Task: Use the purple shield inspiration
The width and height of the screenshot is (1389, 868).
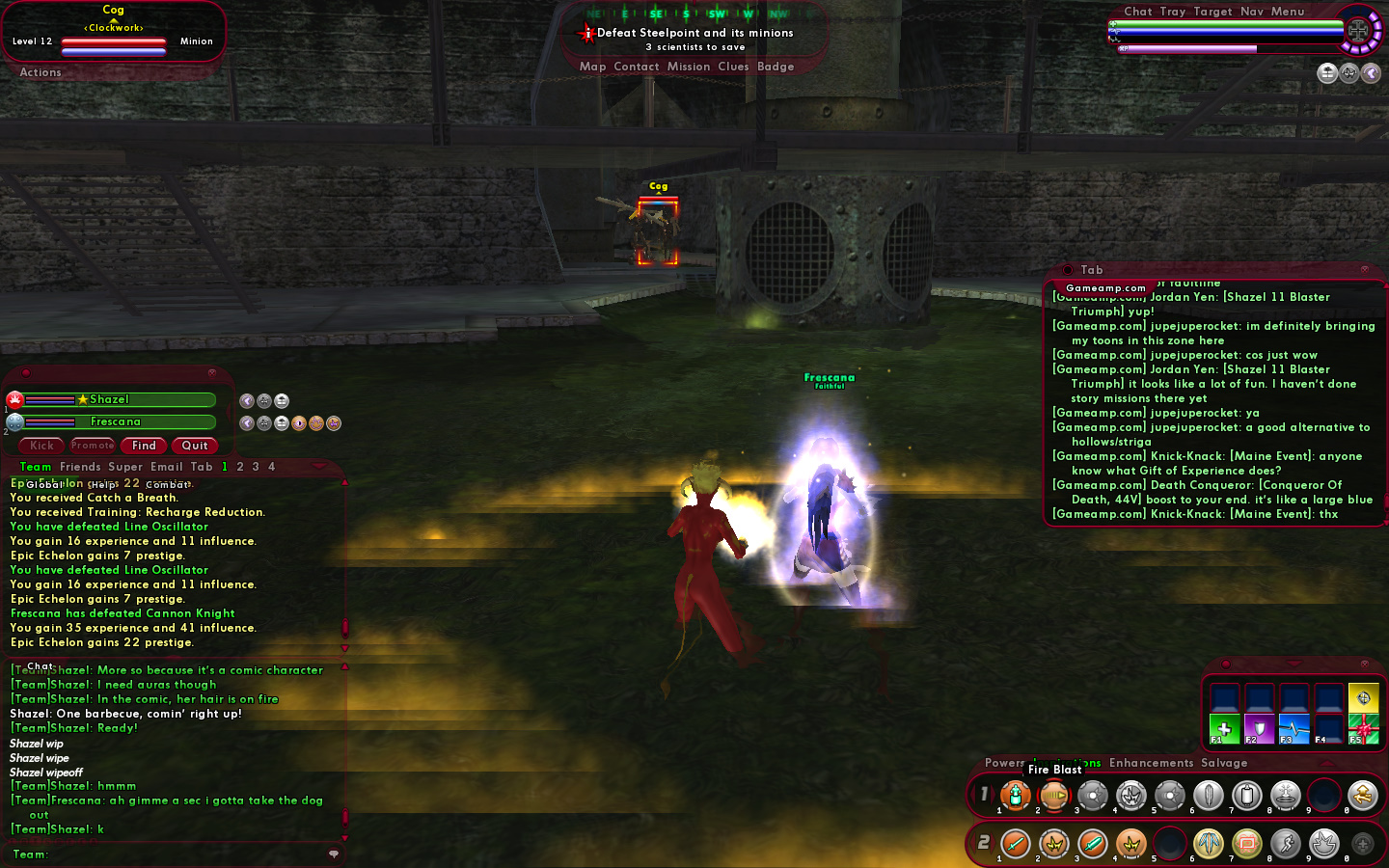Action: (1259, 730)
